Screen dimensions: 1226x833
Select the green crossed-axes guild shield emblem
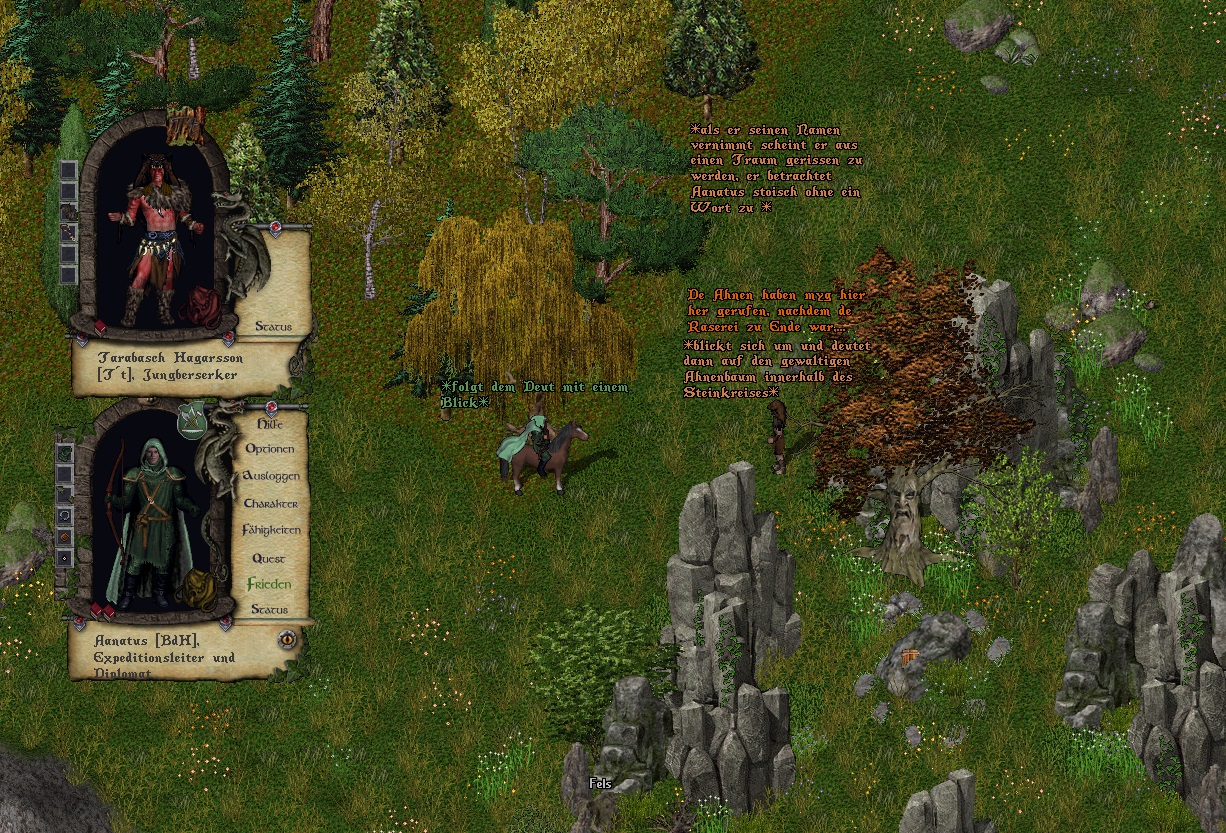(190, 421)
